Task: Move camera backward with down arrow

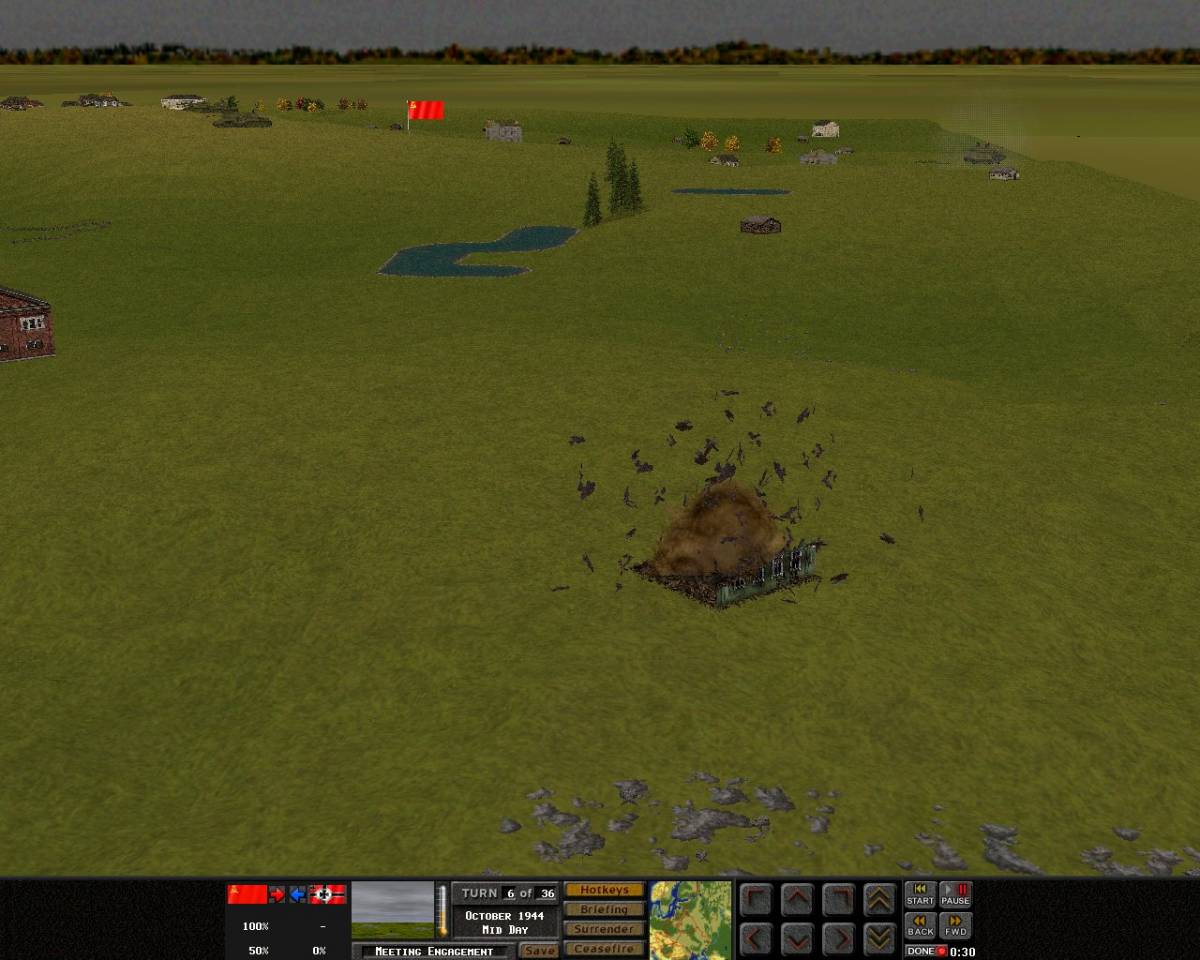Action: point(797,938)
